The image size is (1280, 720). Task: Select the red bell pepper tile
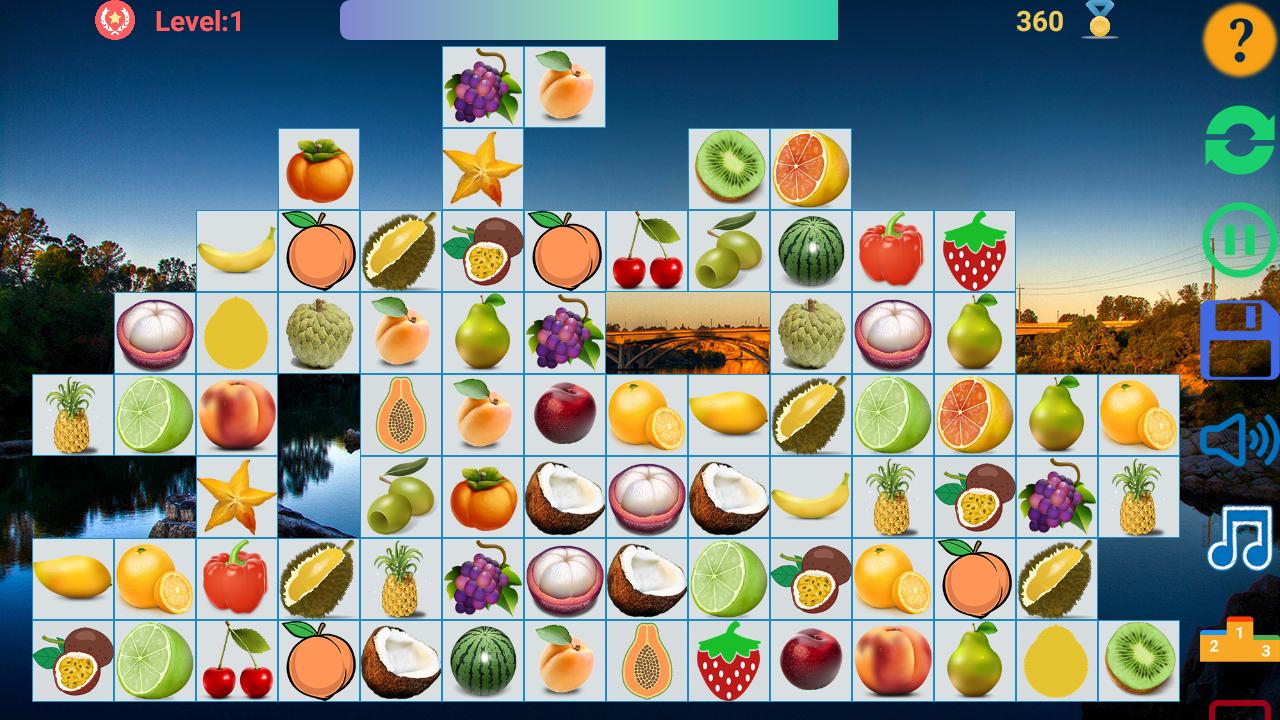[x=893, y=249]
